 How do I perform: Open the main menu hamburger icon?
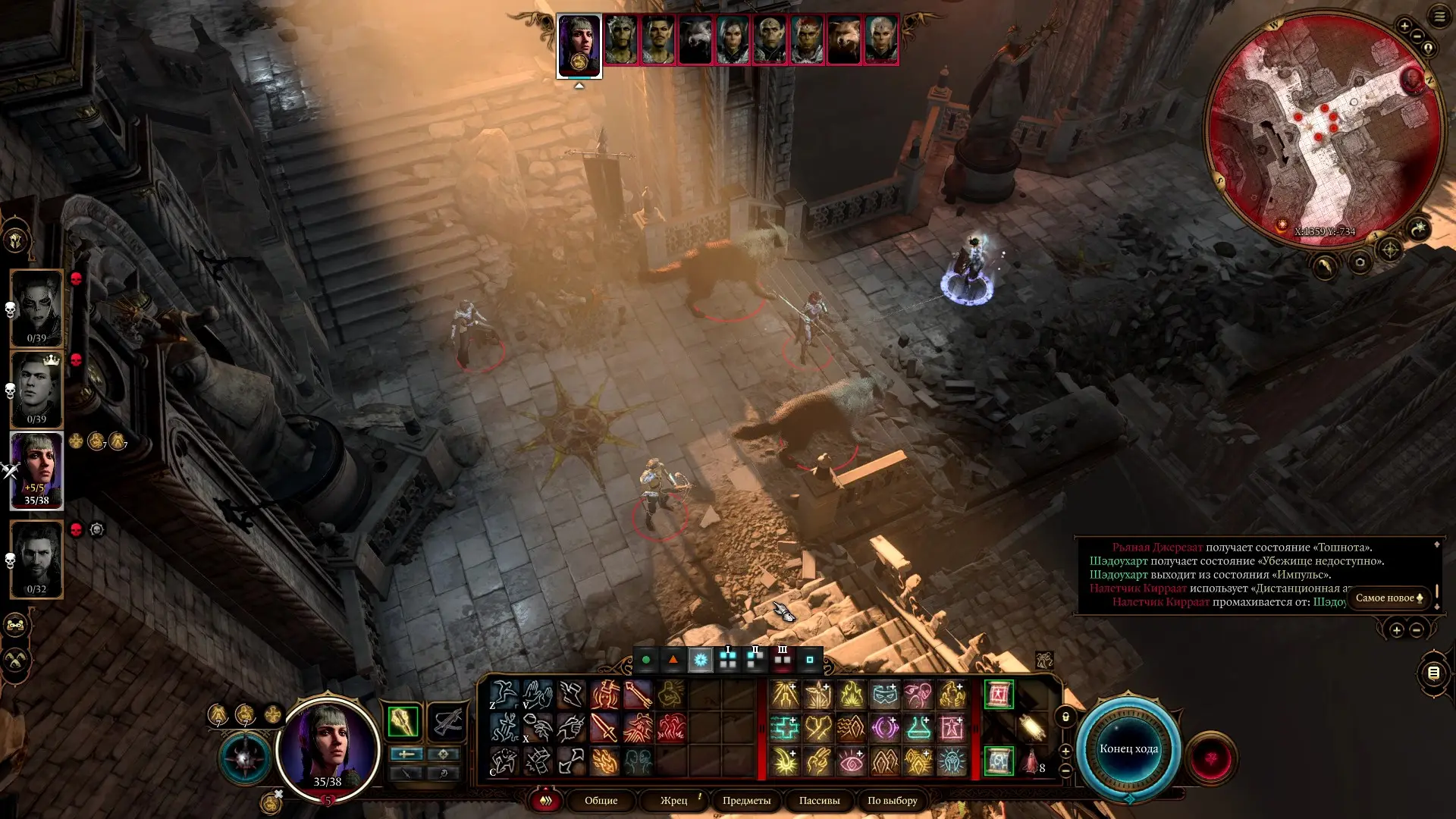pyautogui.click(x=1439, y=17)
